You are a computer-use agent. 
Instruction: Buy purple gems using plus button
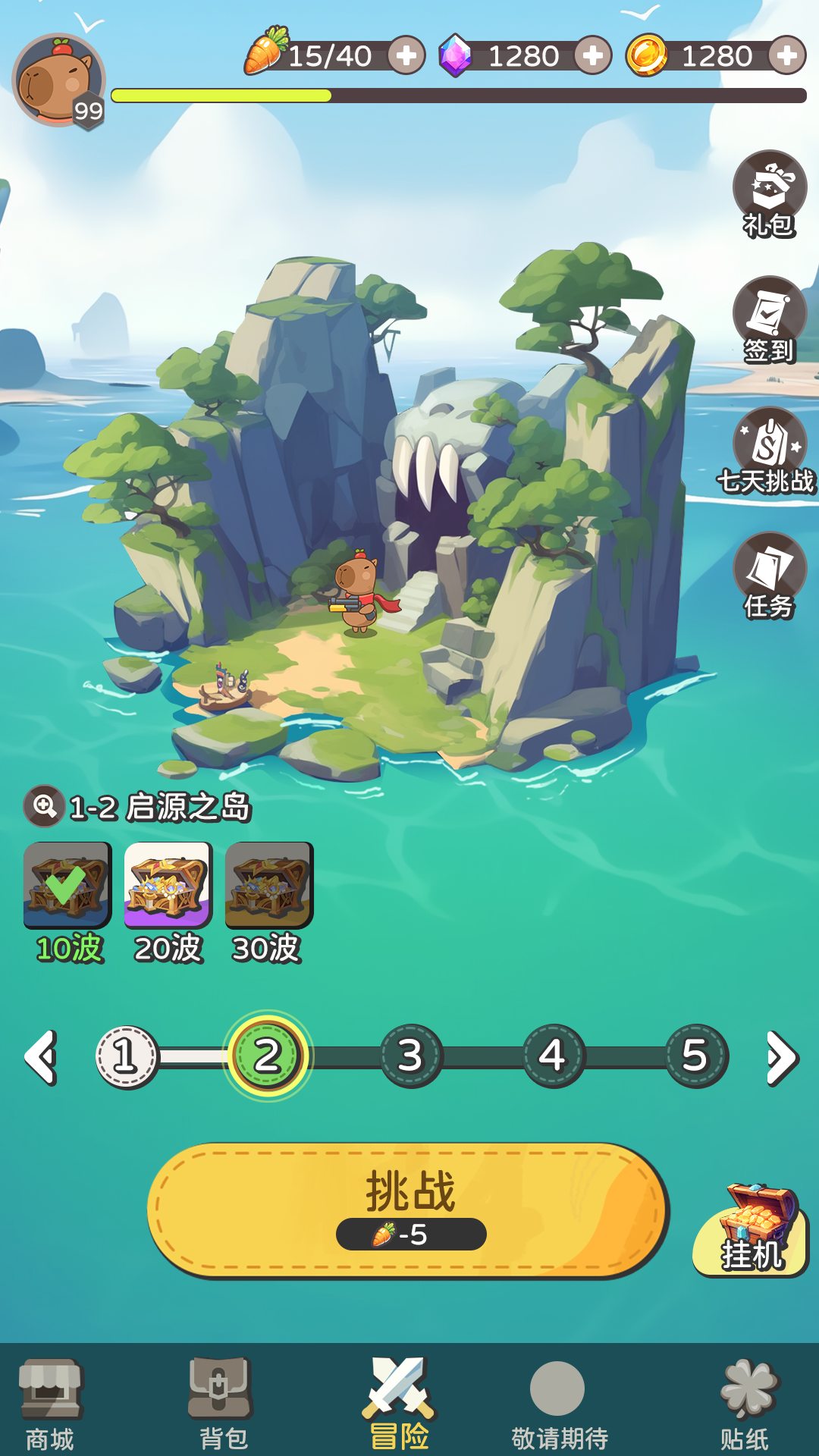[593, 55]
